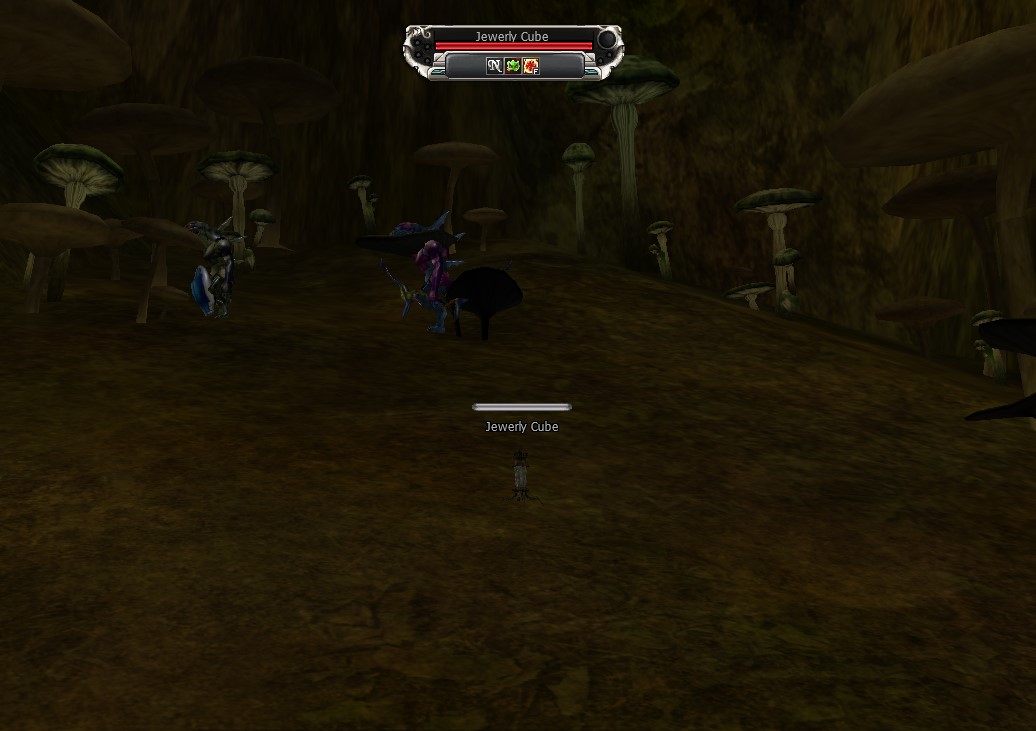Click the N icon in the target frame
Screen dimensions: 1036x731
point(494,66)
